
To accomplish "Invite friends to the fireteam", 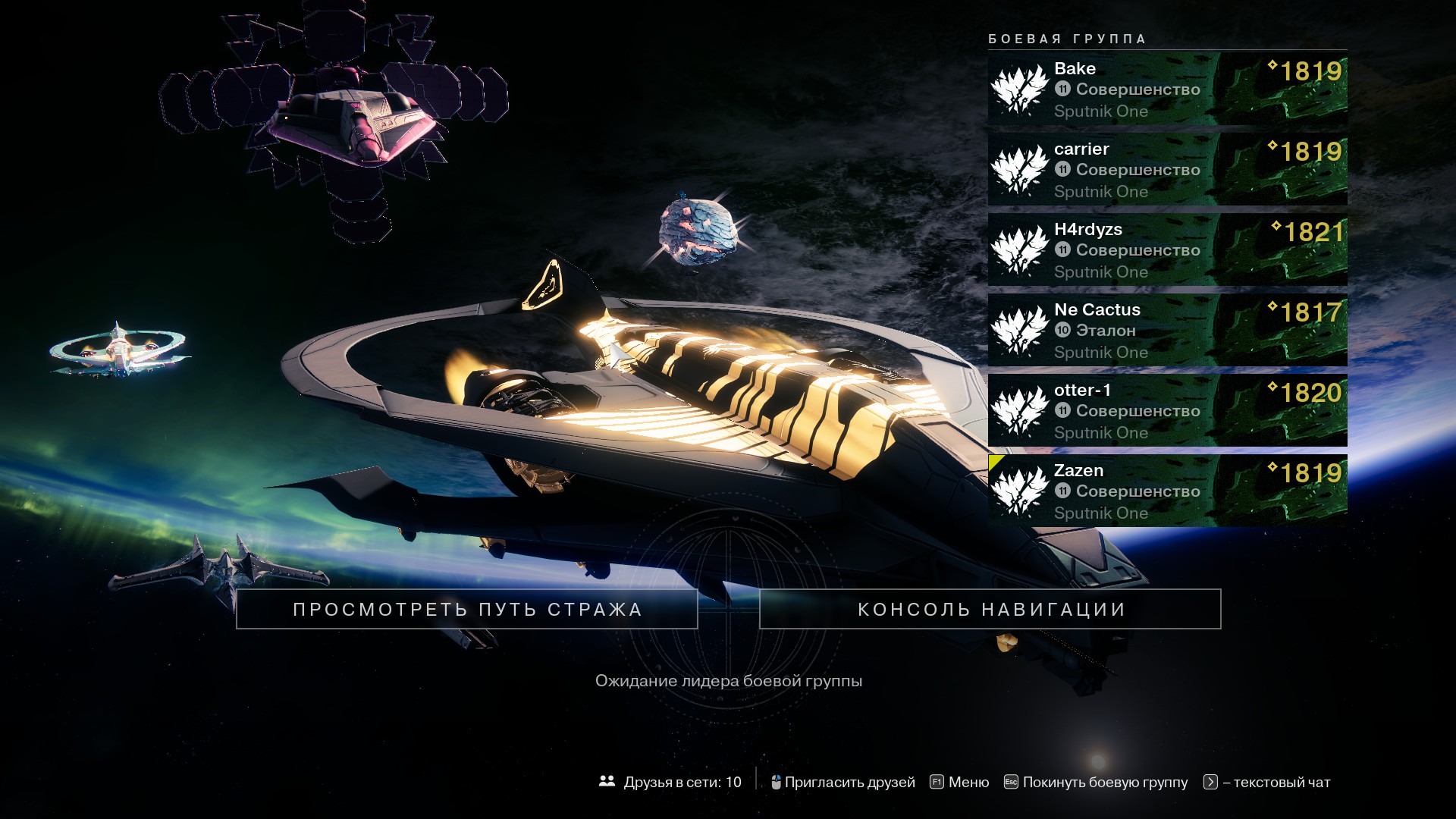I will 843,782.
